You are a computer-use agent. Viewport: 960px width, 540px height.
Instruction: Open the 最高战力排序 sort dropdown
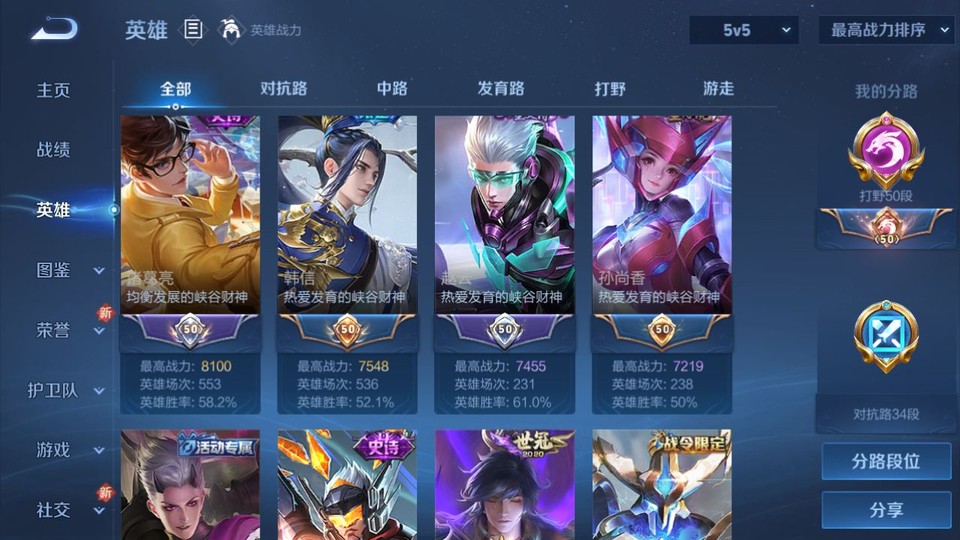pyautogui.click(x=886, y=30)
